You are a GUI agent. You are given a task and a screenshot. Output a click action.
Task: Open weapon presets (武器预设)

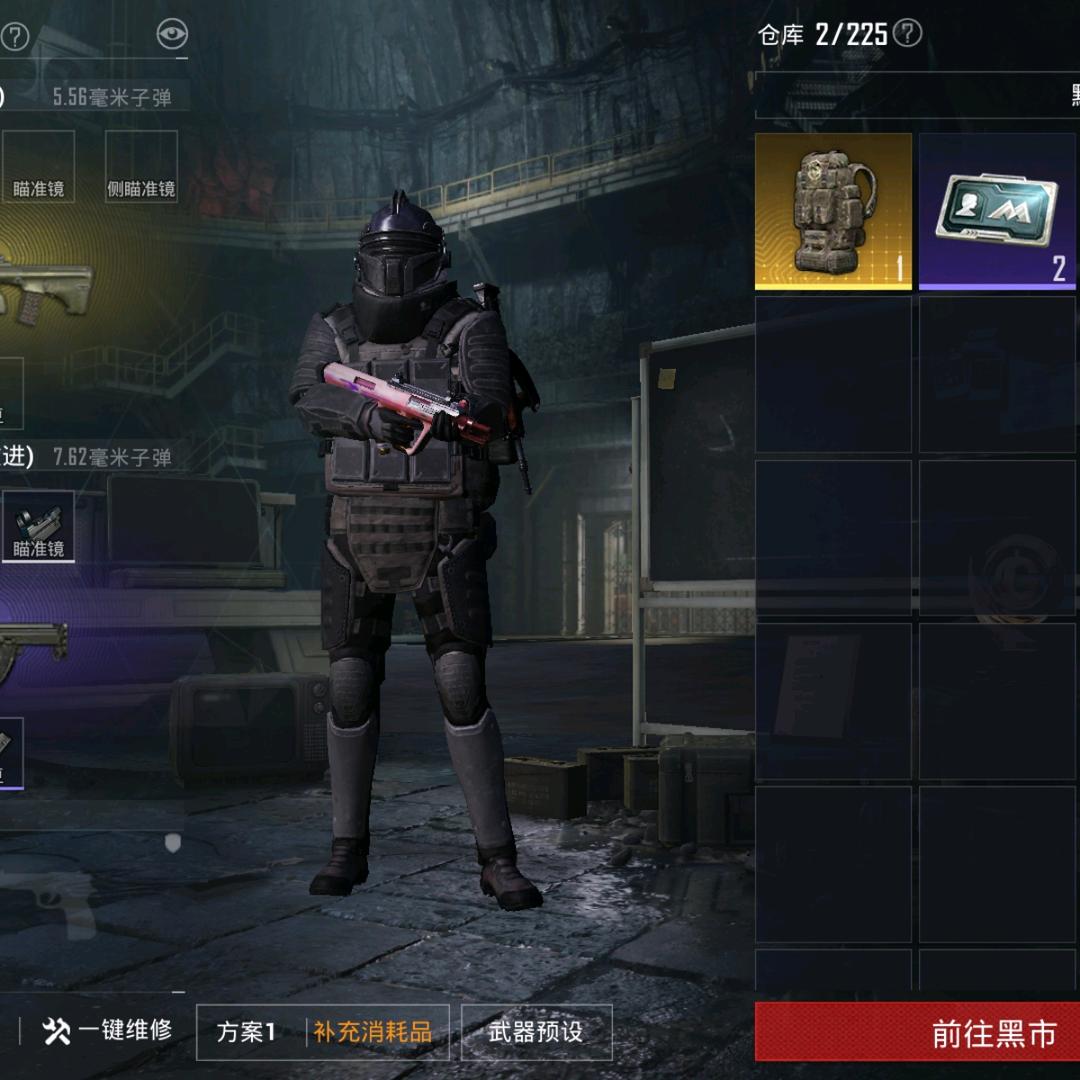click(536, 1032)
